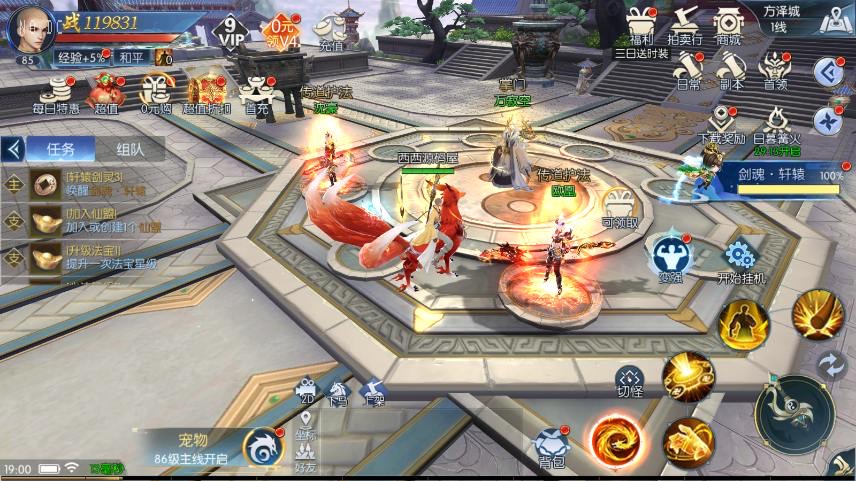The width and height of the screenshot is (856, 481).
Task: Open the 副本 dungeon menu
Action: point(731,71)
